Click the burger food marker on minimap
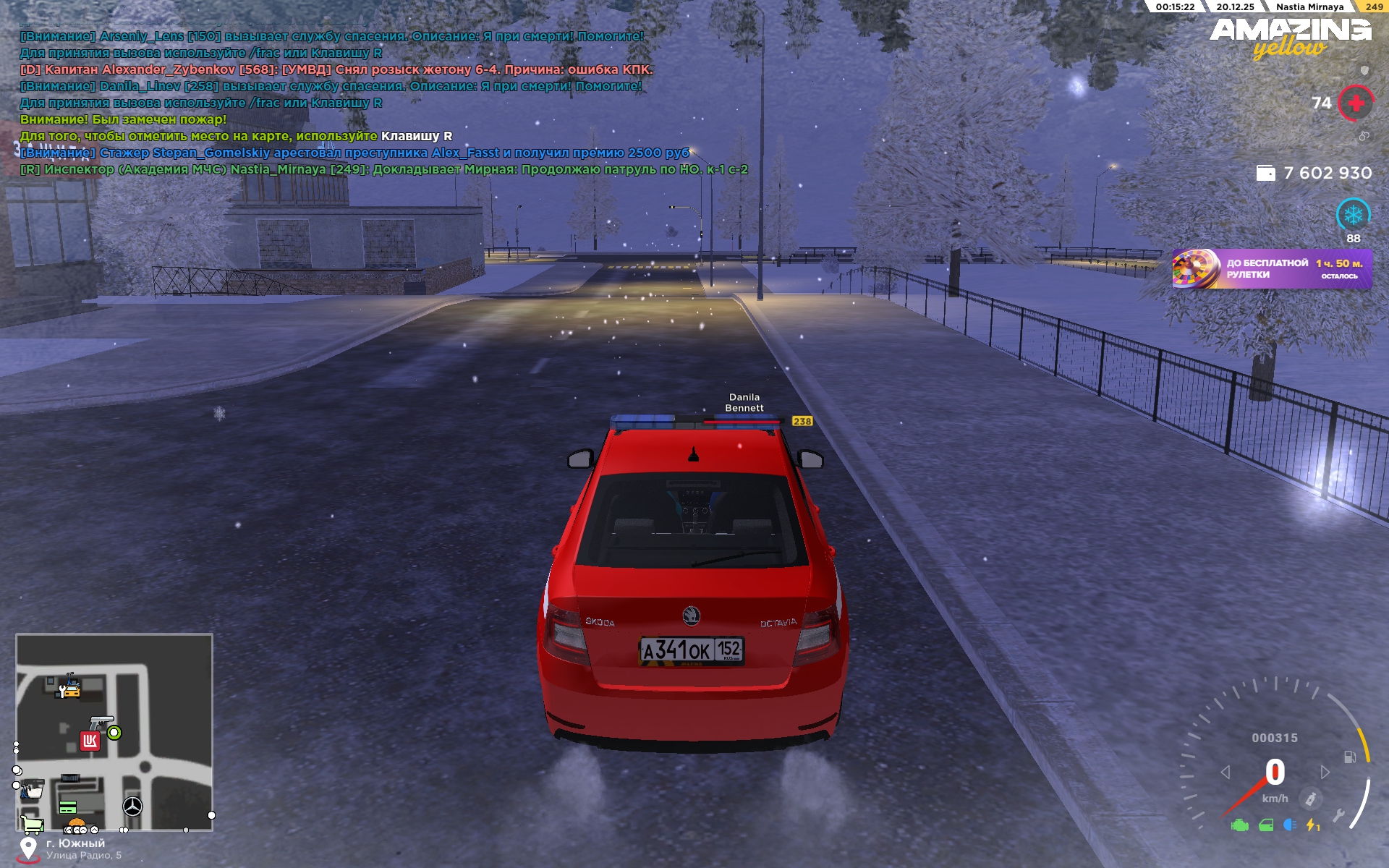Screen dimensions: 1389x868 tap(76, 824)
